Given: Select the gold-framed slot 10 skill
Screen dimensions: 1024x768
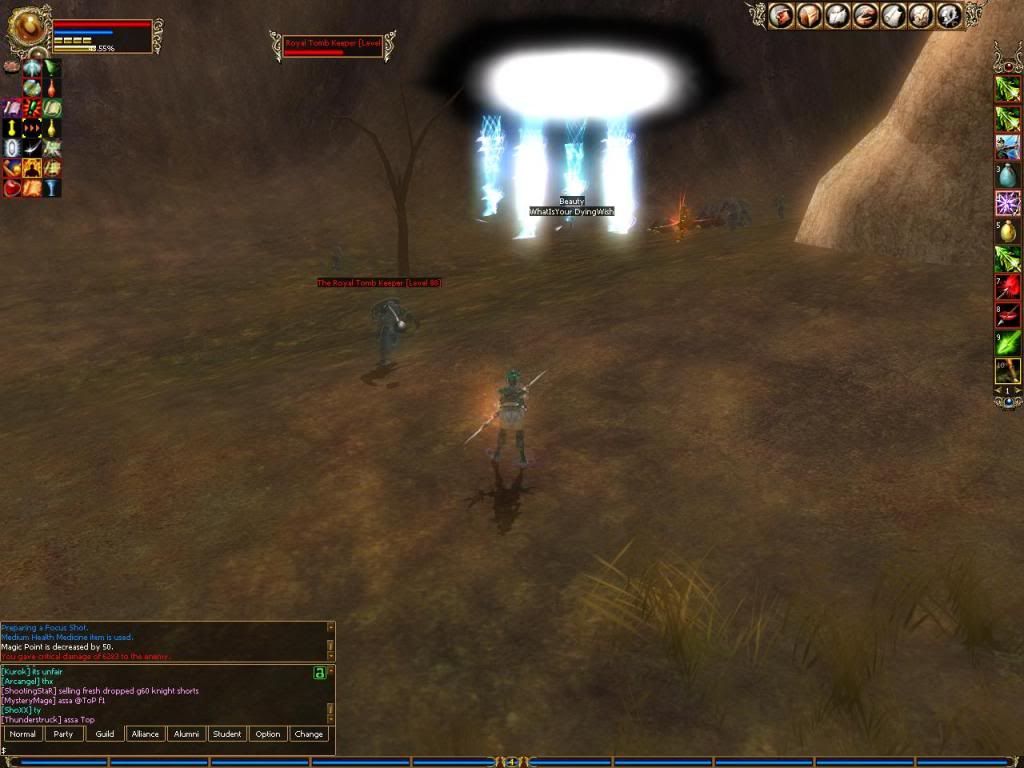Looking at the screenshot, I should (x=1007, y=371).
